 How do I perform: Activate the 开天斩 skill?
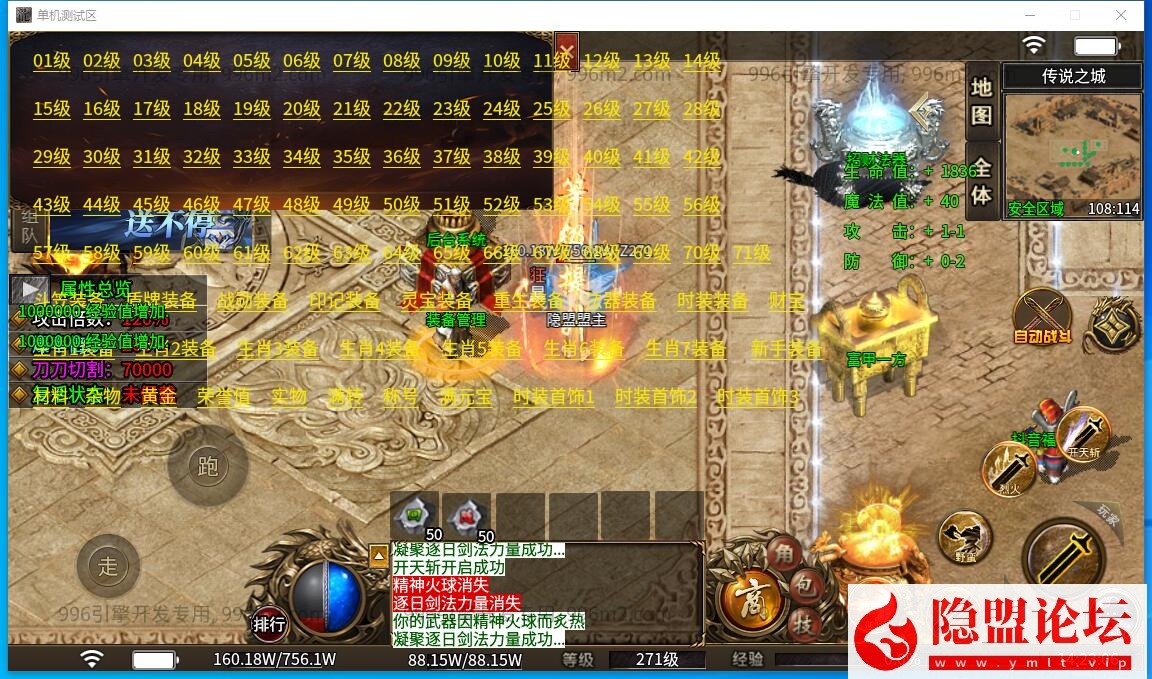[1083, 436]
